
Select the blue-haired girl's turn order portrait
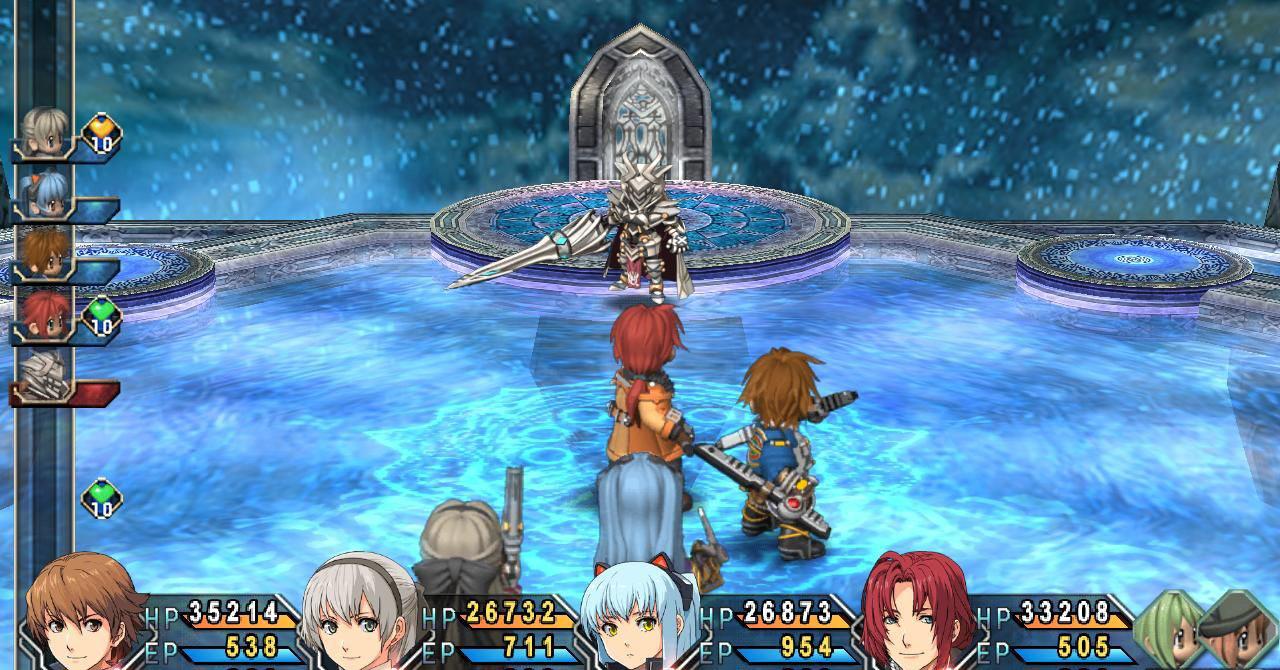click(45, 193)
